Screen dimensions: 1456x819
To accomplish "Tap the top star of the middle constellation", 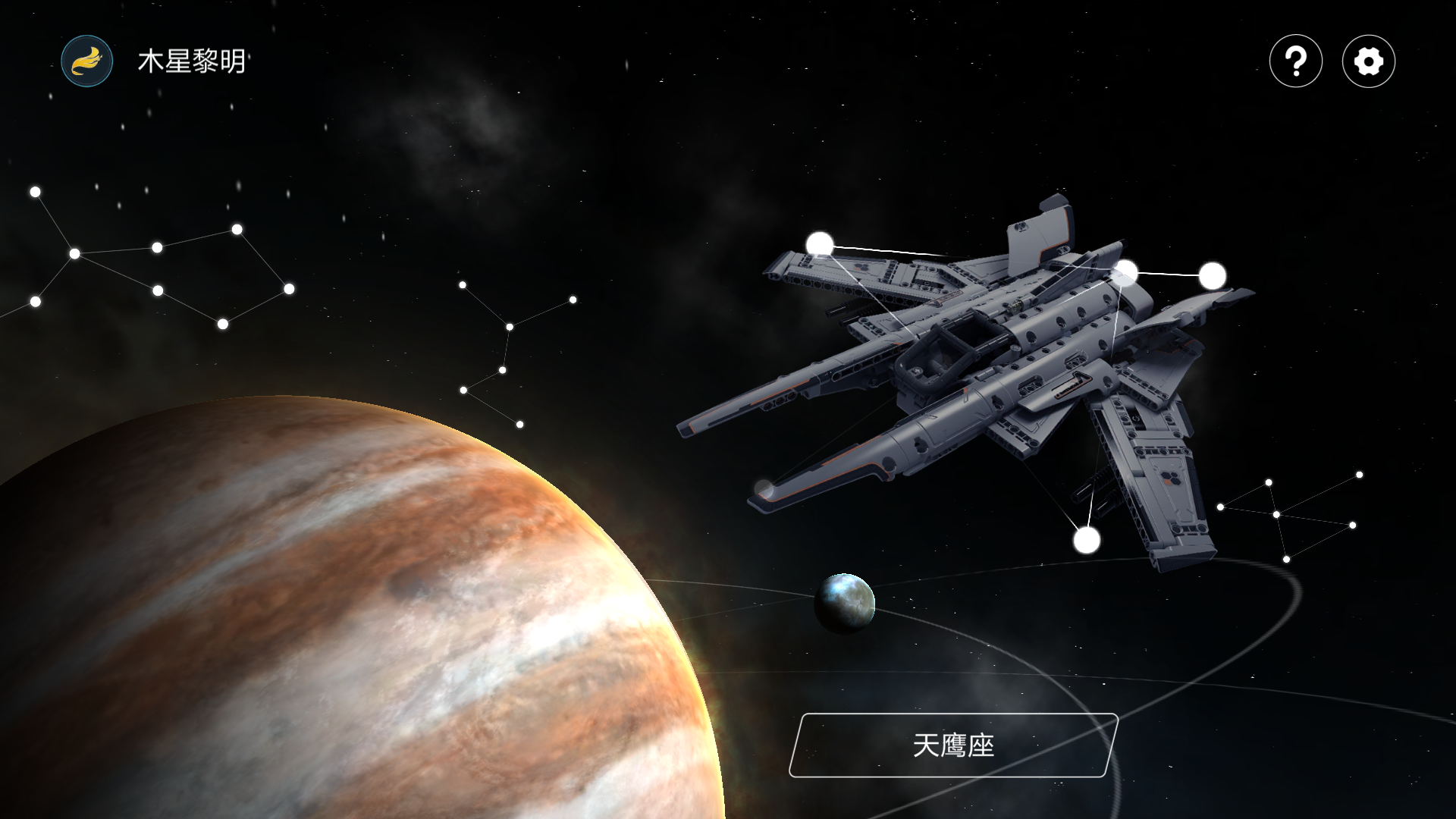I will [x=462, y=284].
